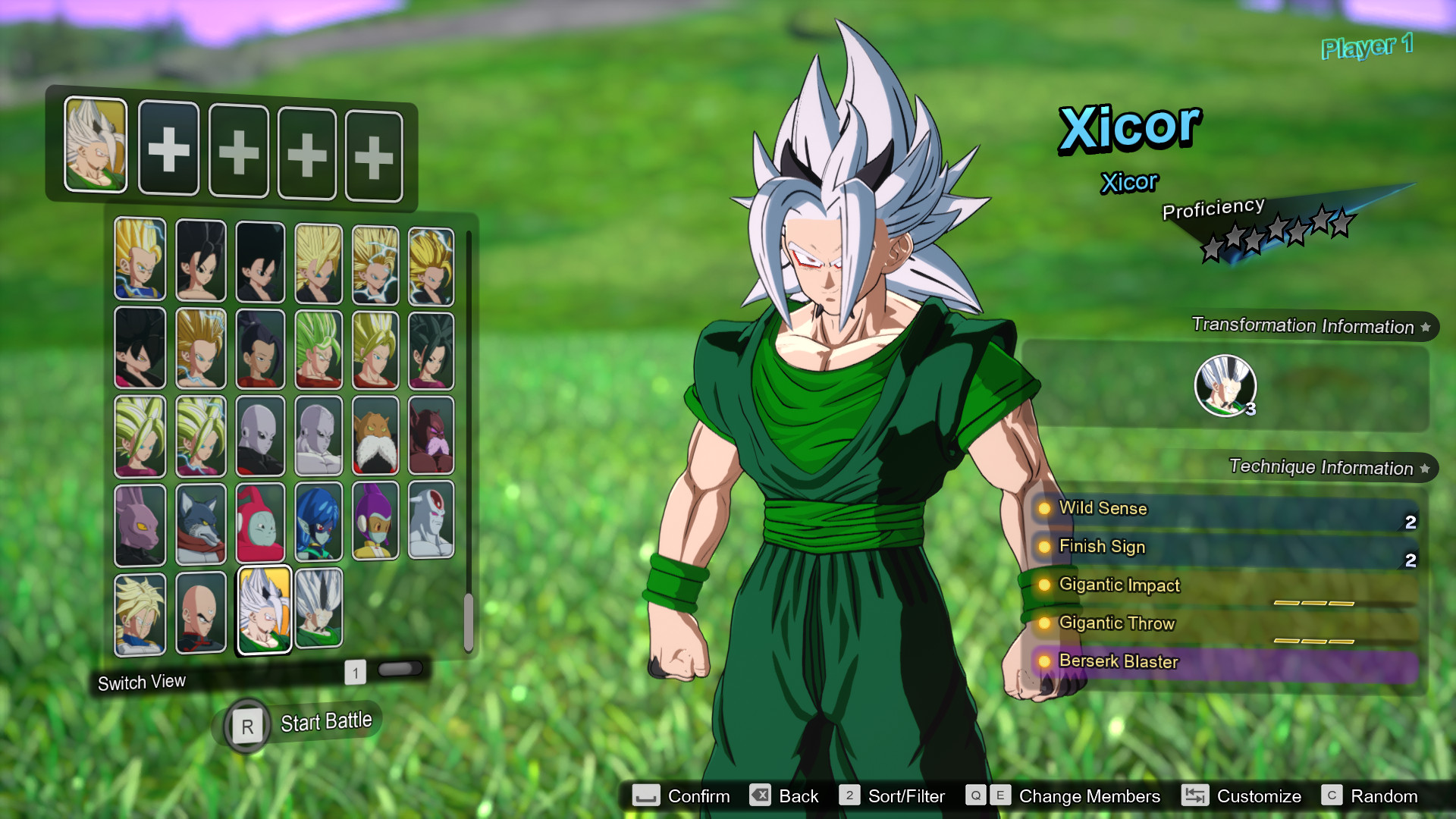
Task: Switch members with the Change Members control
Action: point(1088,796)
